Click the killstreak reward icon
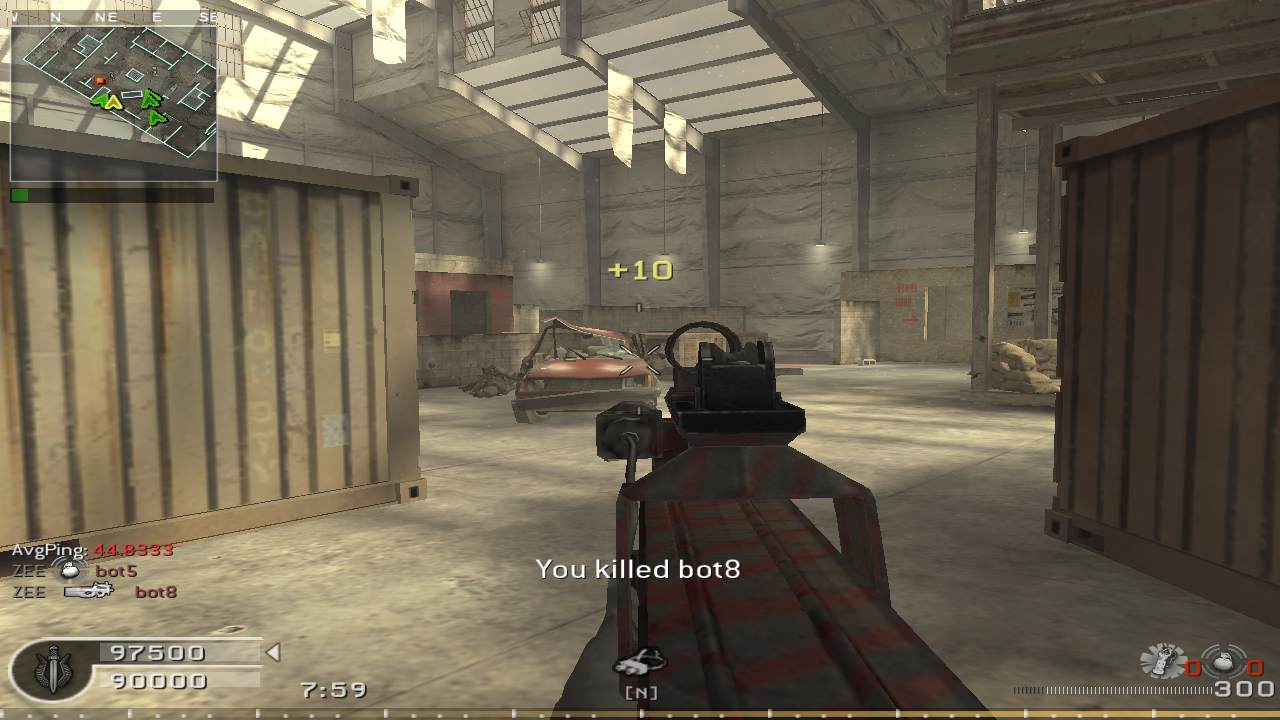This screenshot has width=1280, height=720. (x=640, y=663)
